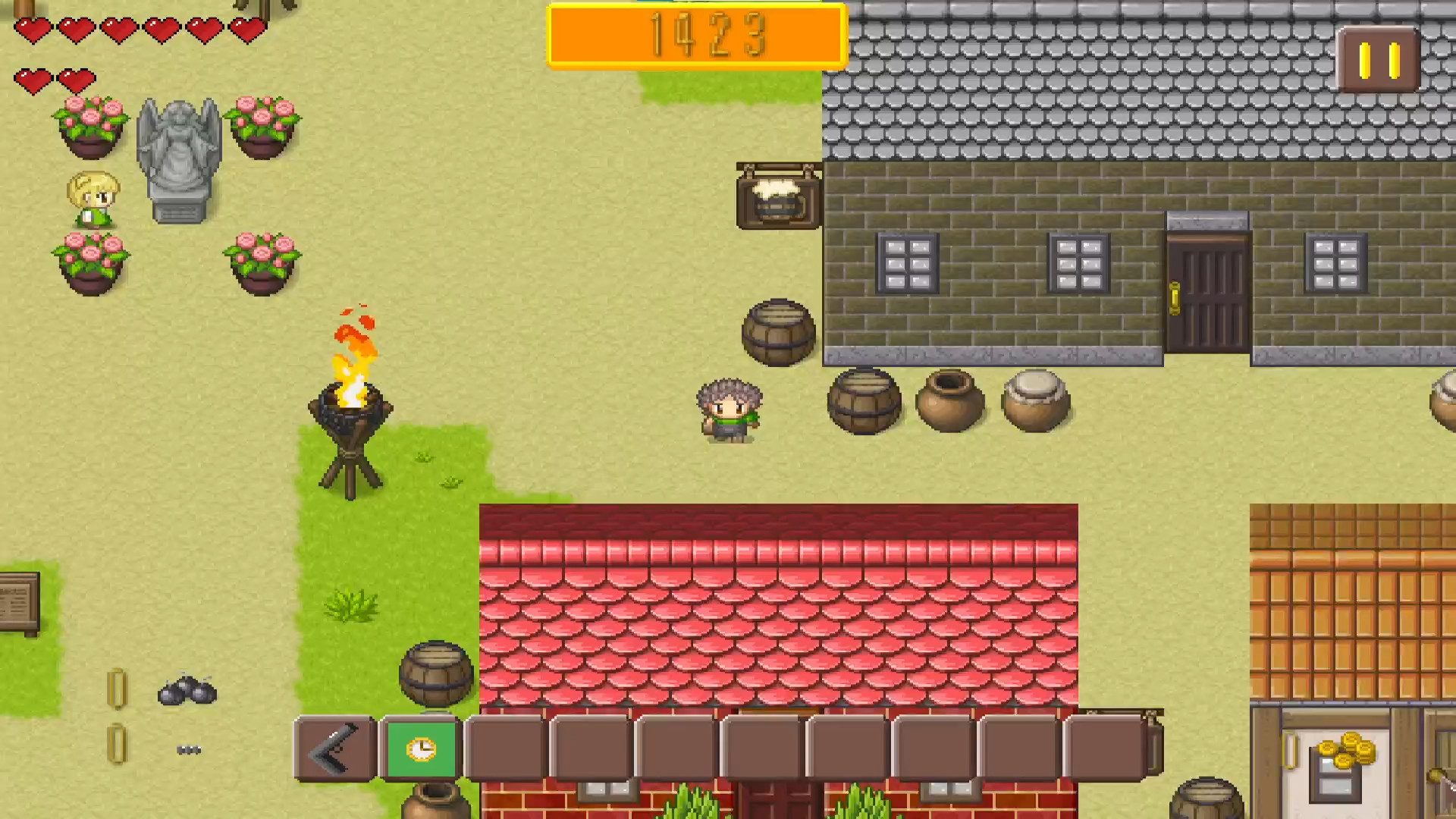Screen dimensions: 1456x819
Task: Click the burning torch brazier
Action: click(353, 409)
